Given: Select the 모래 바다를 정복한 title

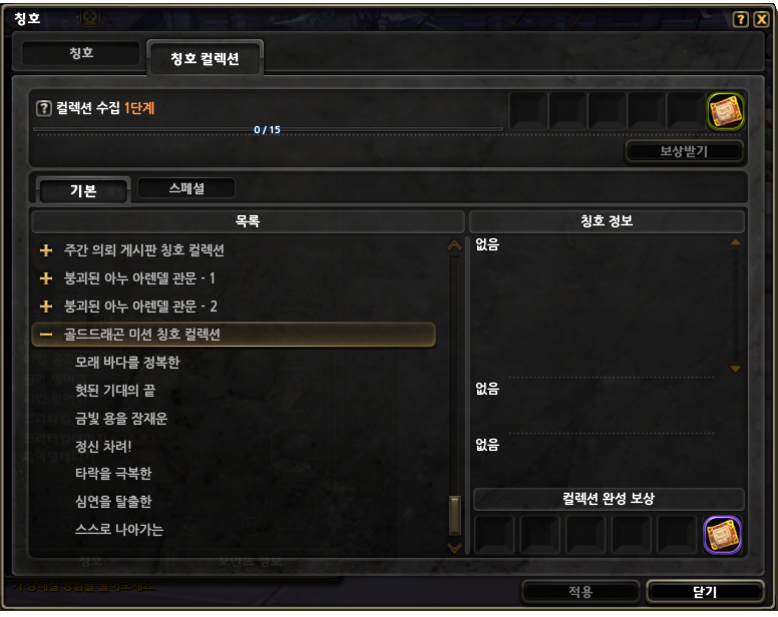Looking at the screenshot, I should [x=127, y=362].
